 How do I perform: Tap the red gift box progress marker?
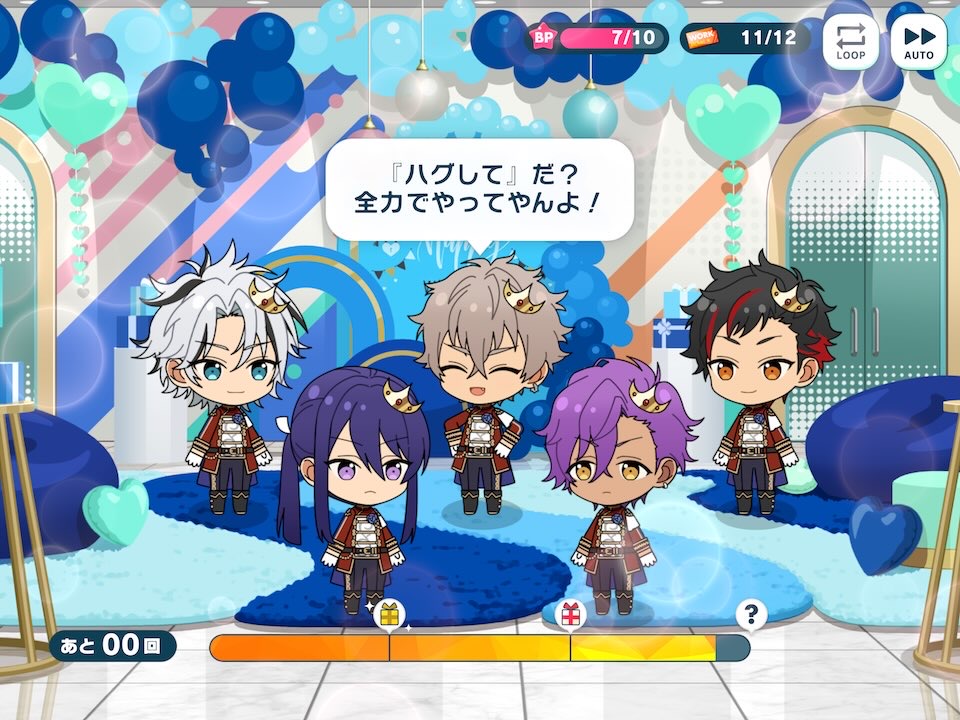570,615
